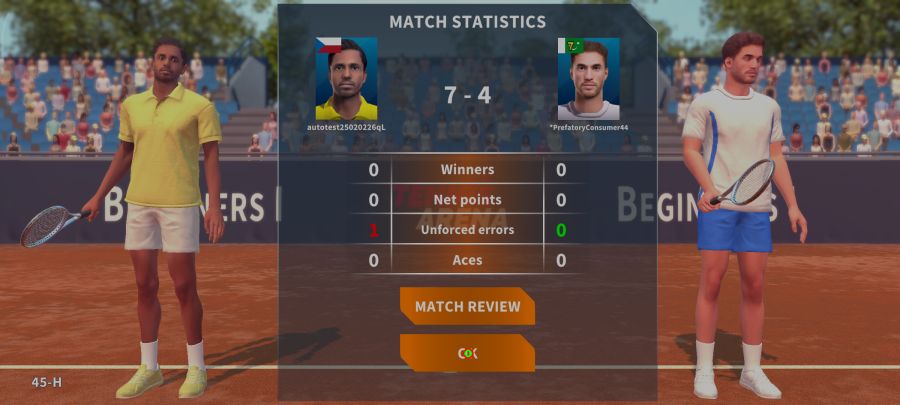Confirm with the OK button
Screen dimensions: 900x405
coord(467,353)
